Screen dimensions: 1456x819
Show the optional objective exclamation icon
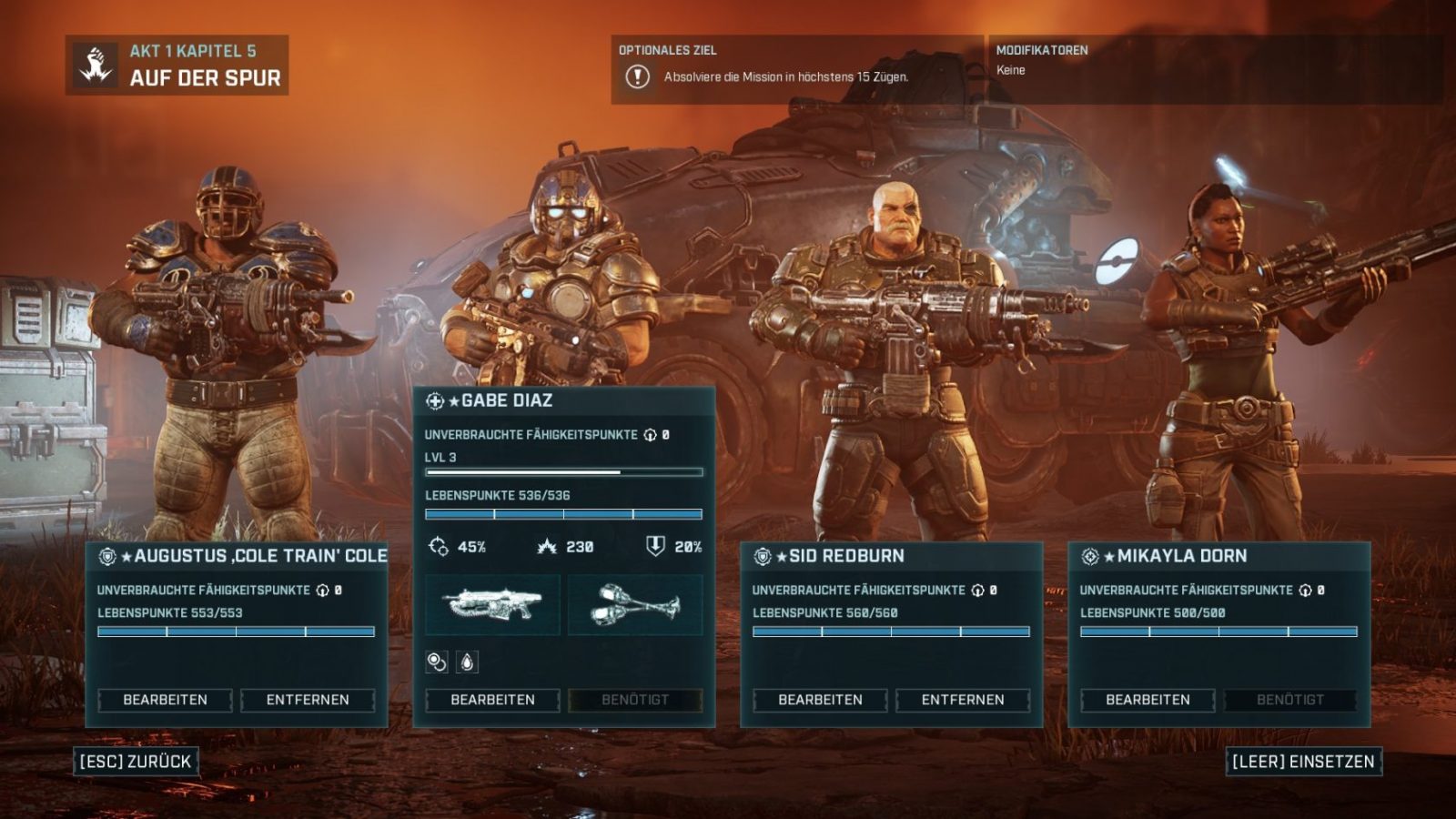[637, 77]
